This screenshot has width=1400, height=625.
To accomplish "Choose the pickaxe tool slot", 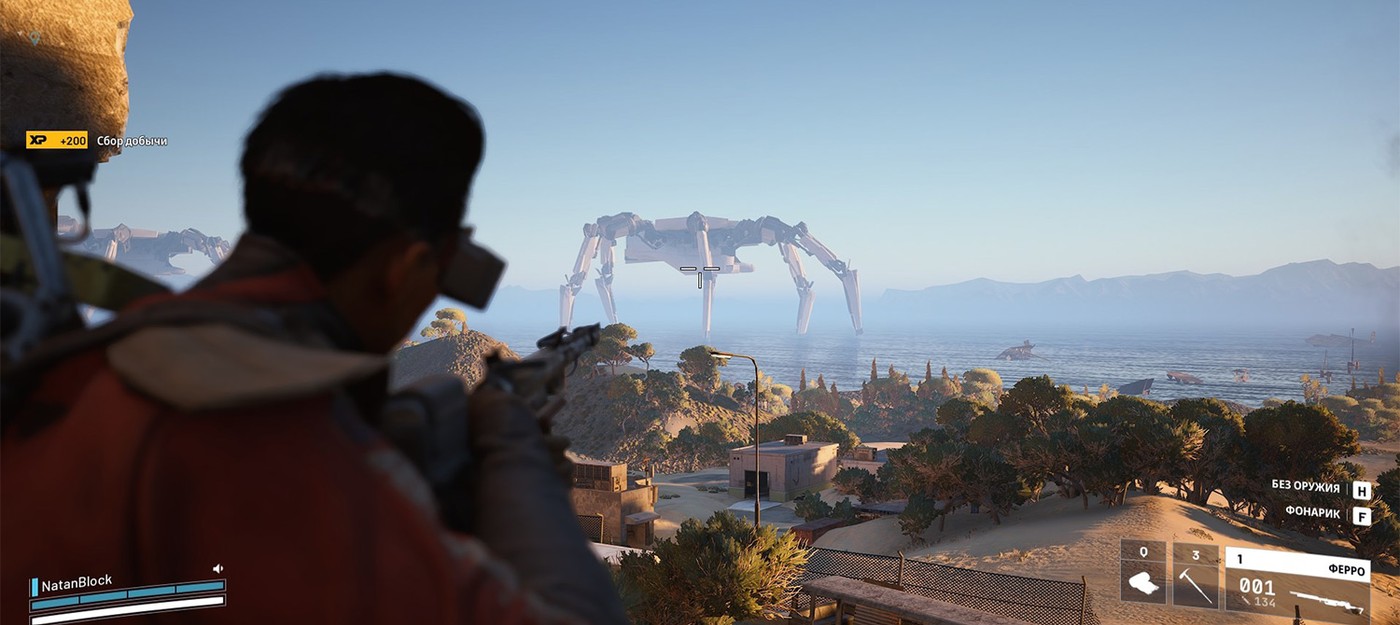I will point(1196,577).
